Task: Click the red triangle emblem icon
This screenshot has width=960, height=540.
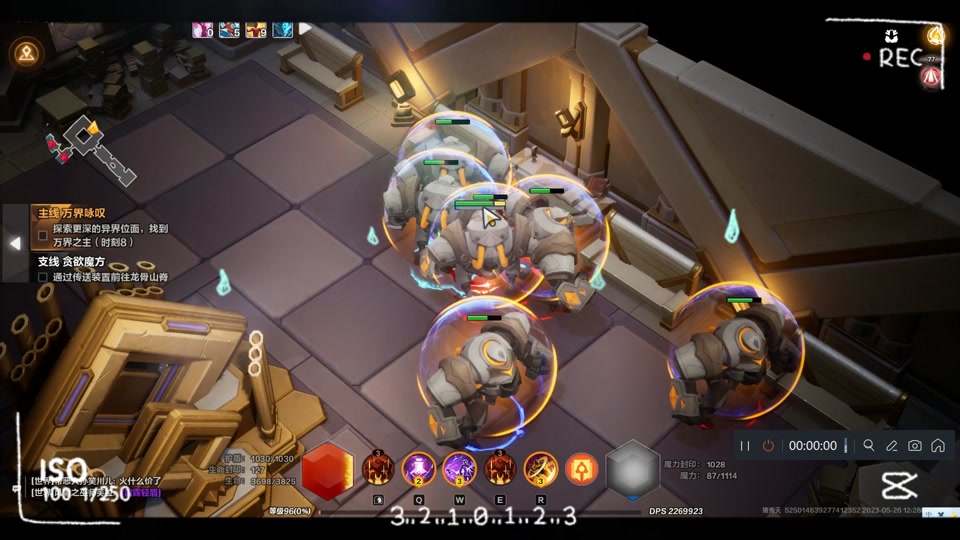Action: click(x=932, y=76)
